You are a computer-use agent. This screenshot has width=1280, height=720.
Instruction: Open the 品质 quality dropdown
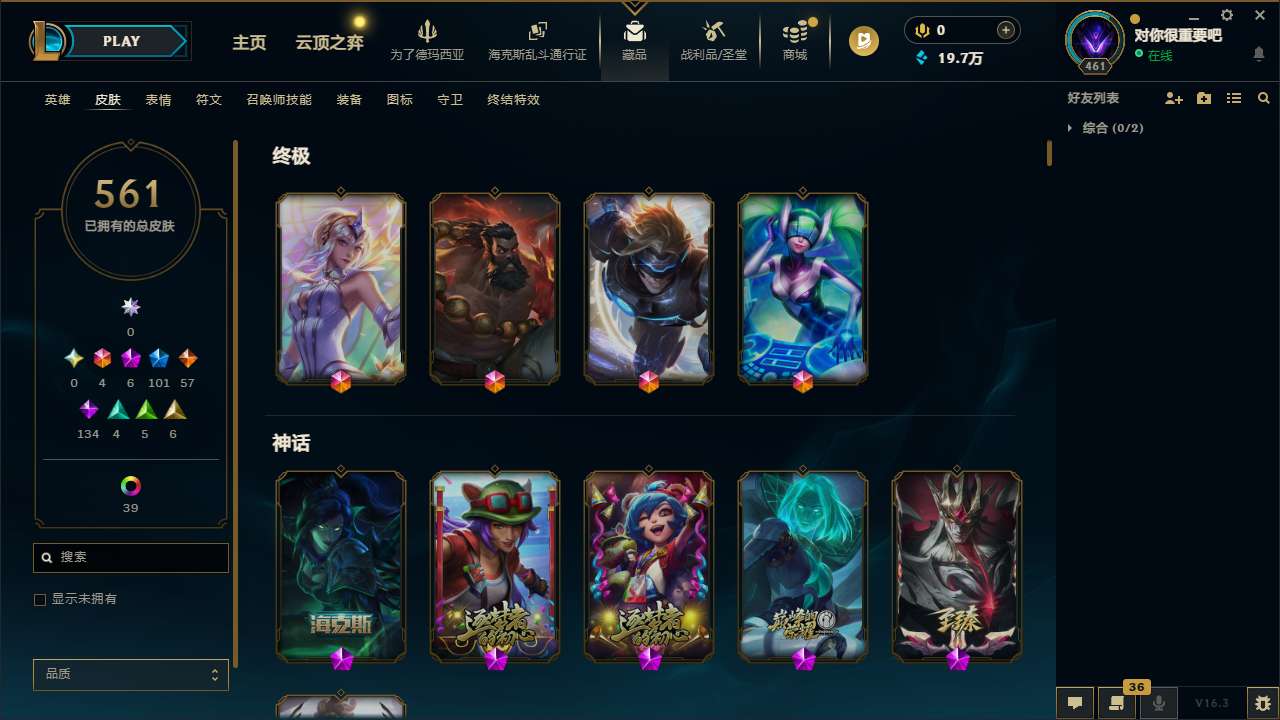click(x=130, y=674)
